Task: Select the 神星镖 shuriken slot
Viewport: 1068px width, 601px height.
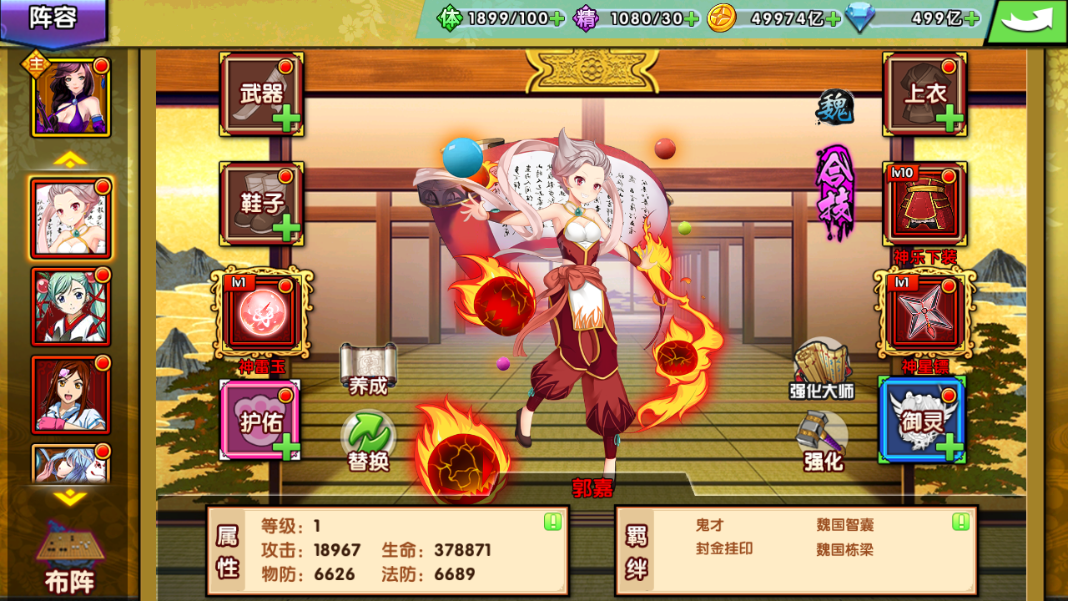Action: click(x=925, y=313)
